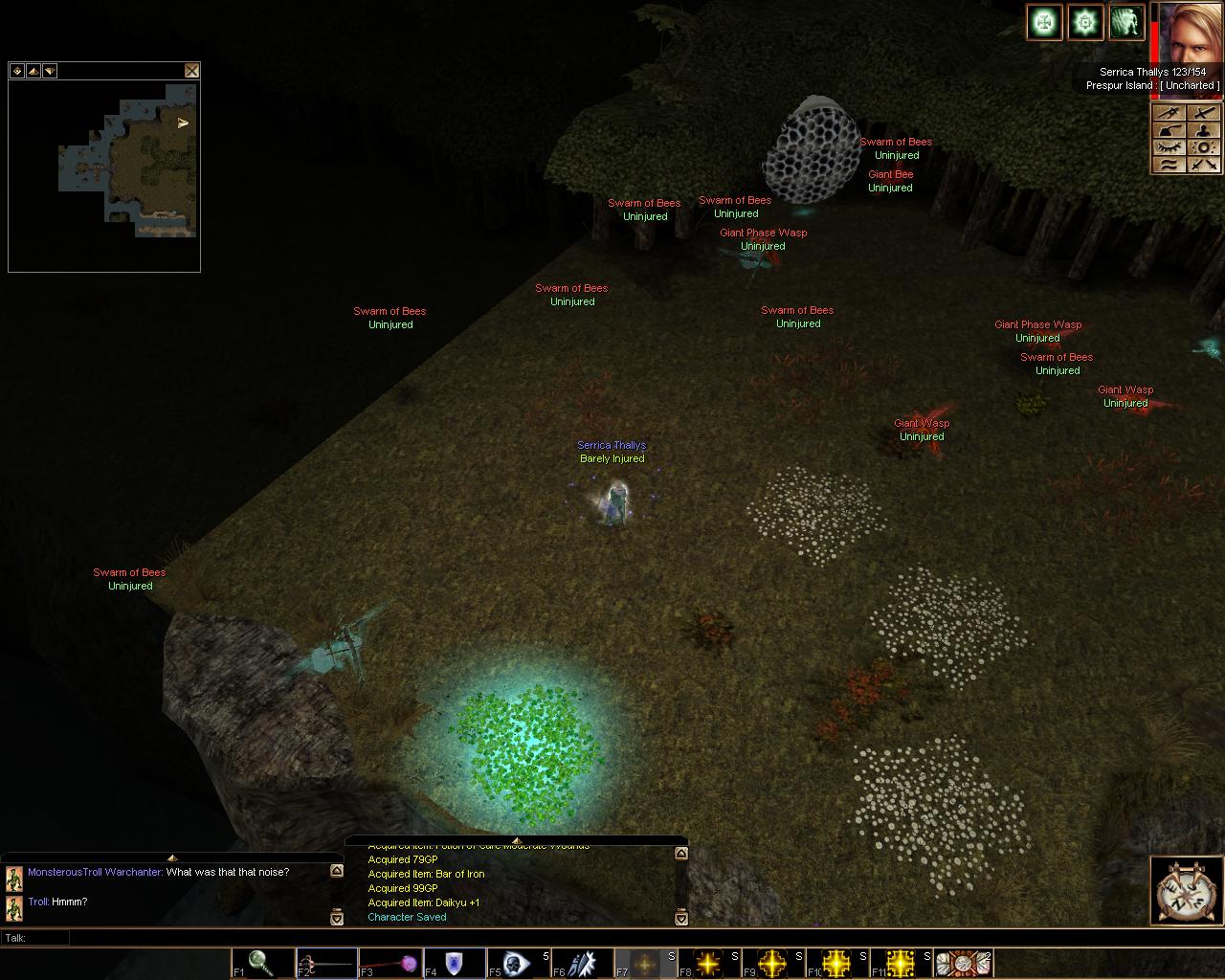Cast the golden cross spell in slot F11
This screenshot has width=1225, height=980.
(901, 963)
